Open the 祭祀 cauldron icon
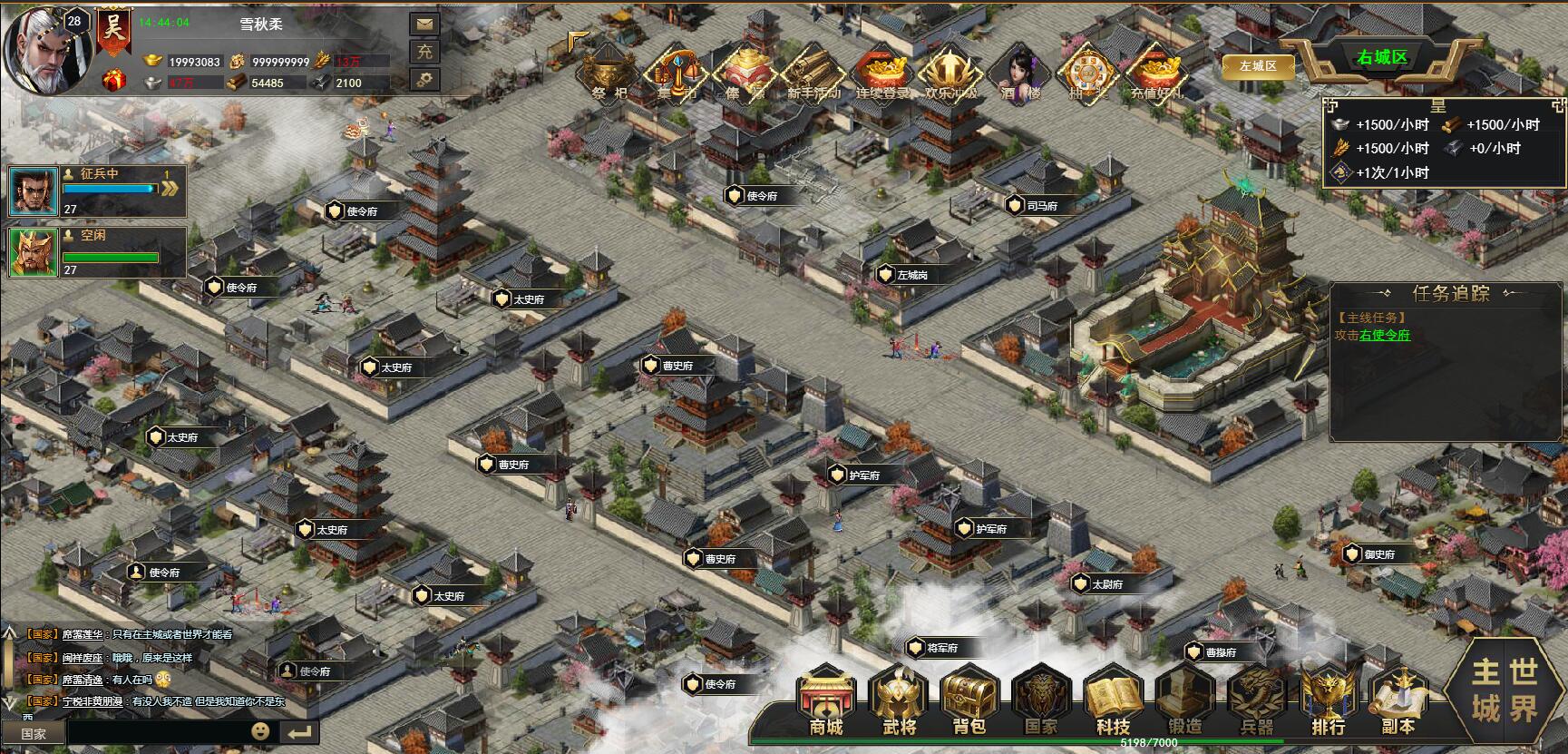Screen dimensions: 1568x754 click(608, 73)
